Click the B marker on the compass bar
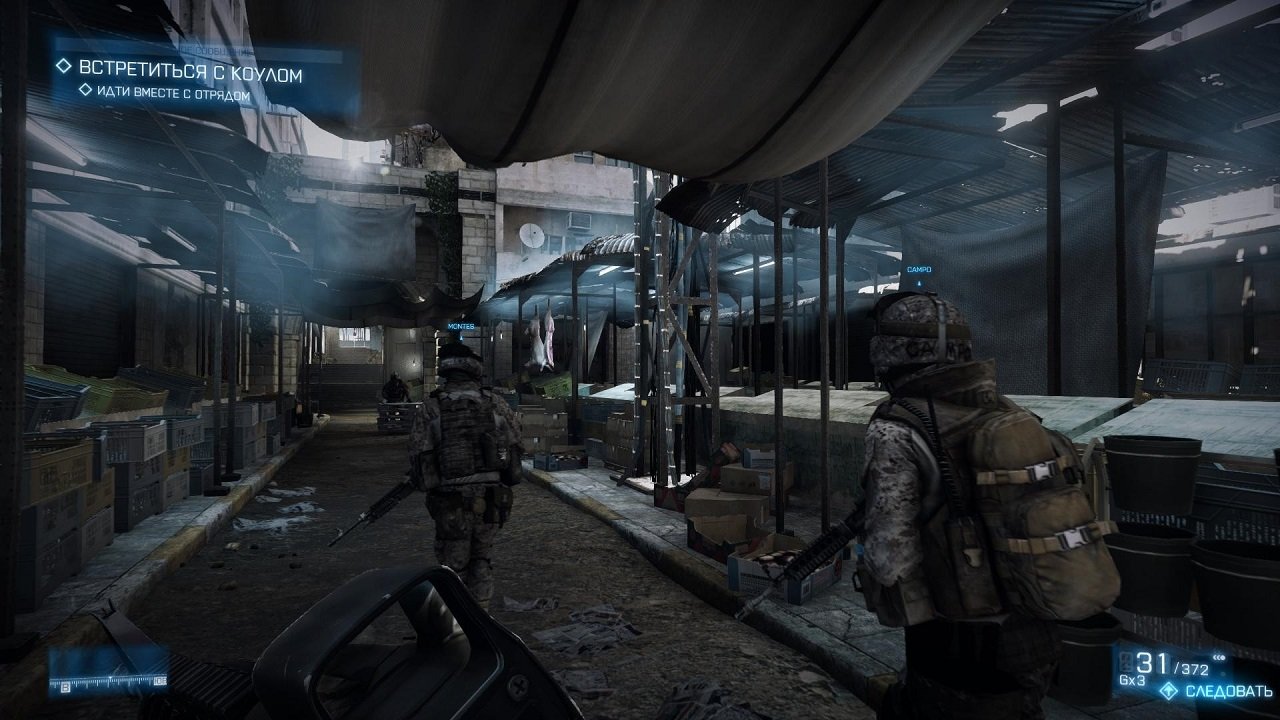This screenshot has height=720, width=1280. [65, 687]
